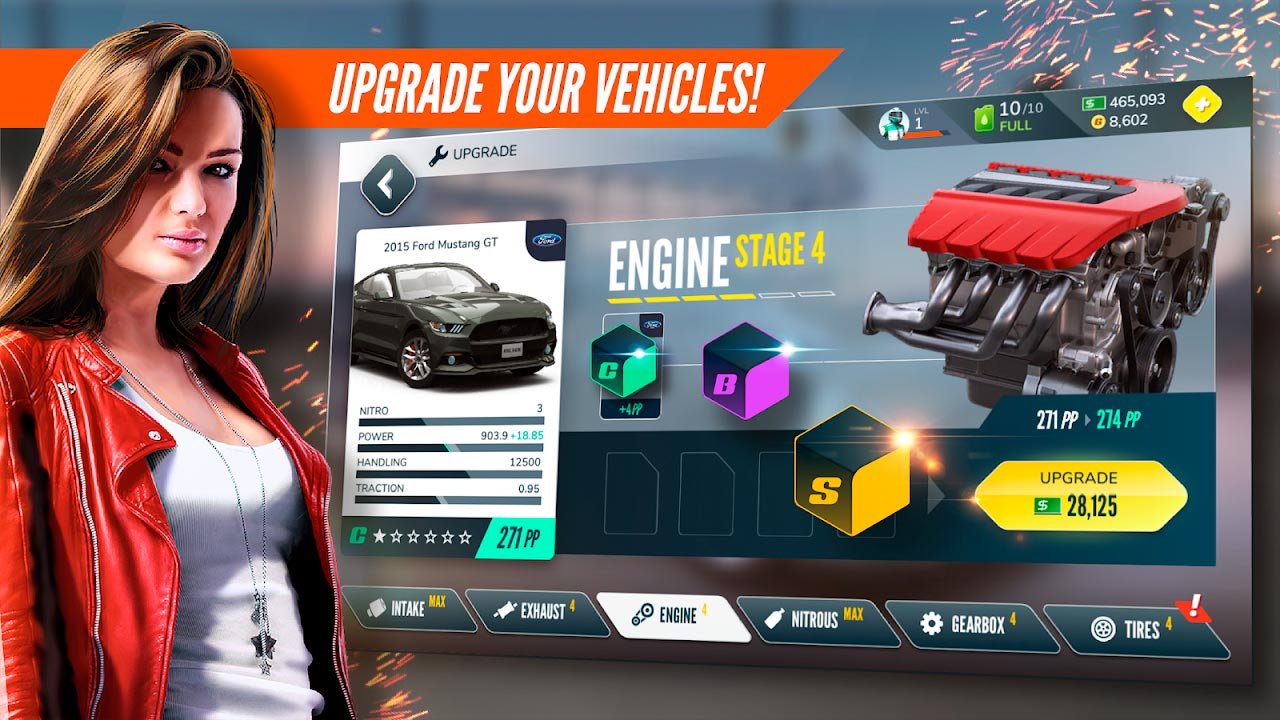Image resolution: width=1280 pixels, height=720 pixels.
Task: Open the Tires upgrade tab
Action: point(1137,630)
